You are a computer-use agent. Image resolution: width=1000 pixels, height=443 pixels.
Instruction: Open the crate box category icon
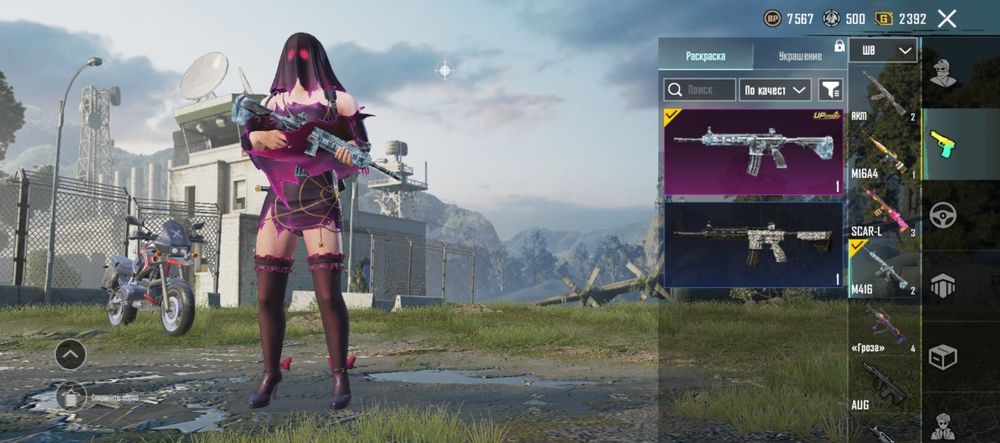[943, 356]
